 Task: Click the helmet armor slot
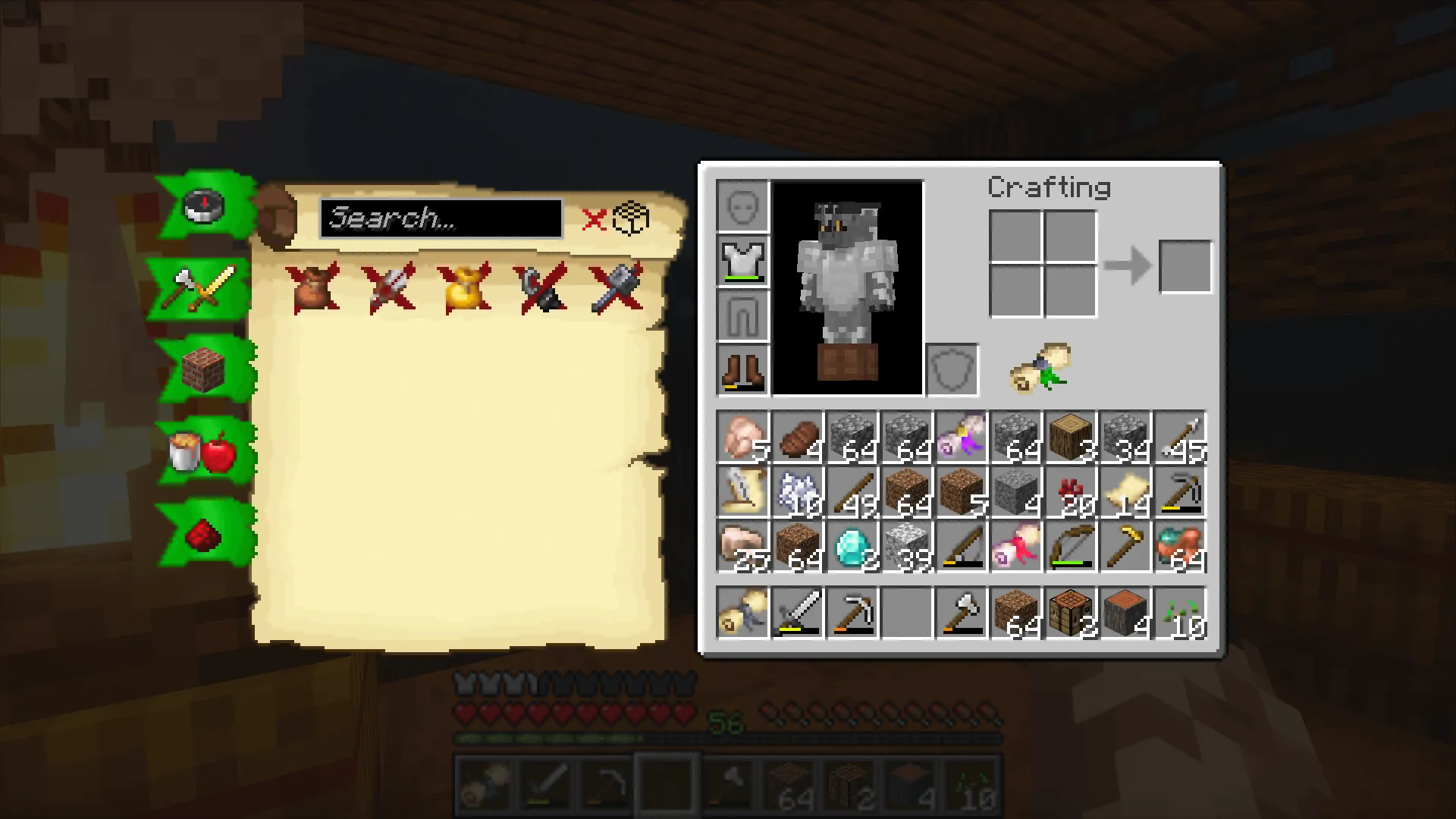coord(744,205)
